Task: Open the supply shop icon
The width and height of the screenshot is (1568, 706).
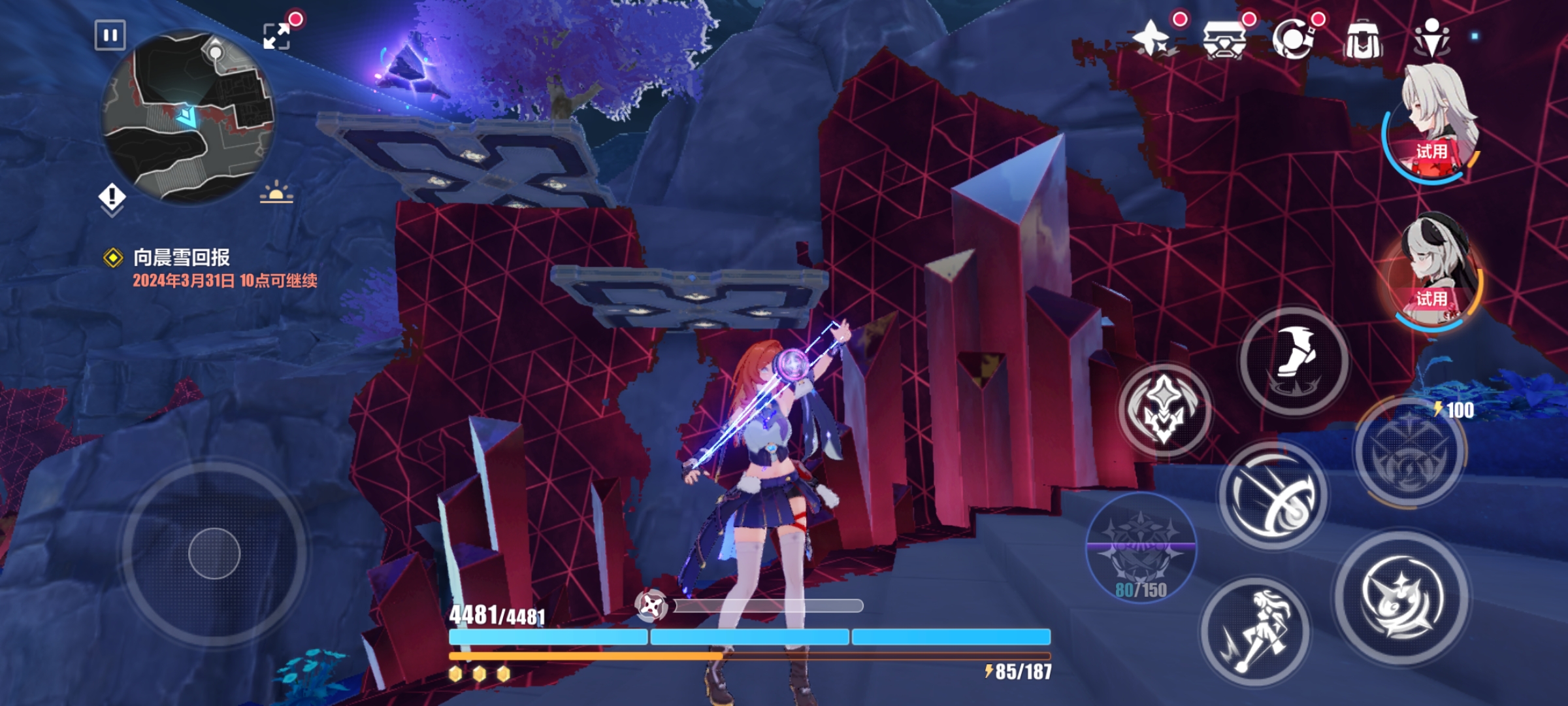Action: point(1224,41)
